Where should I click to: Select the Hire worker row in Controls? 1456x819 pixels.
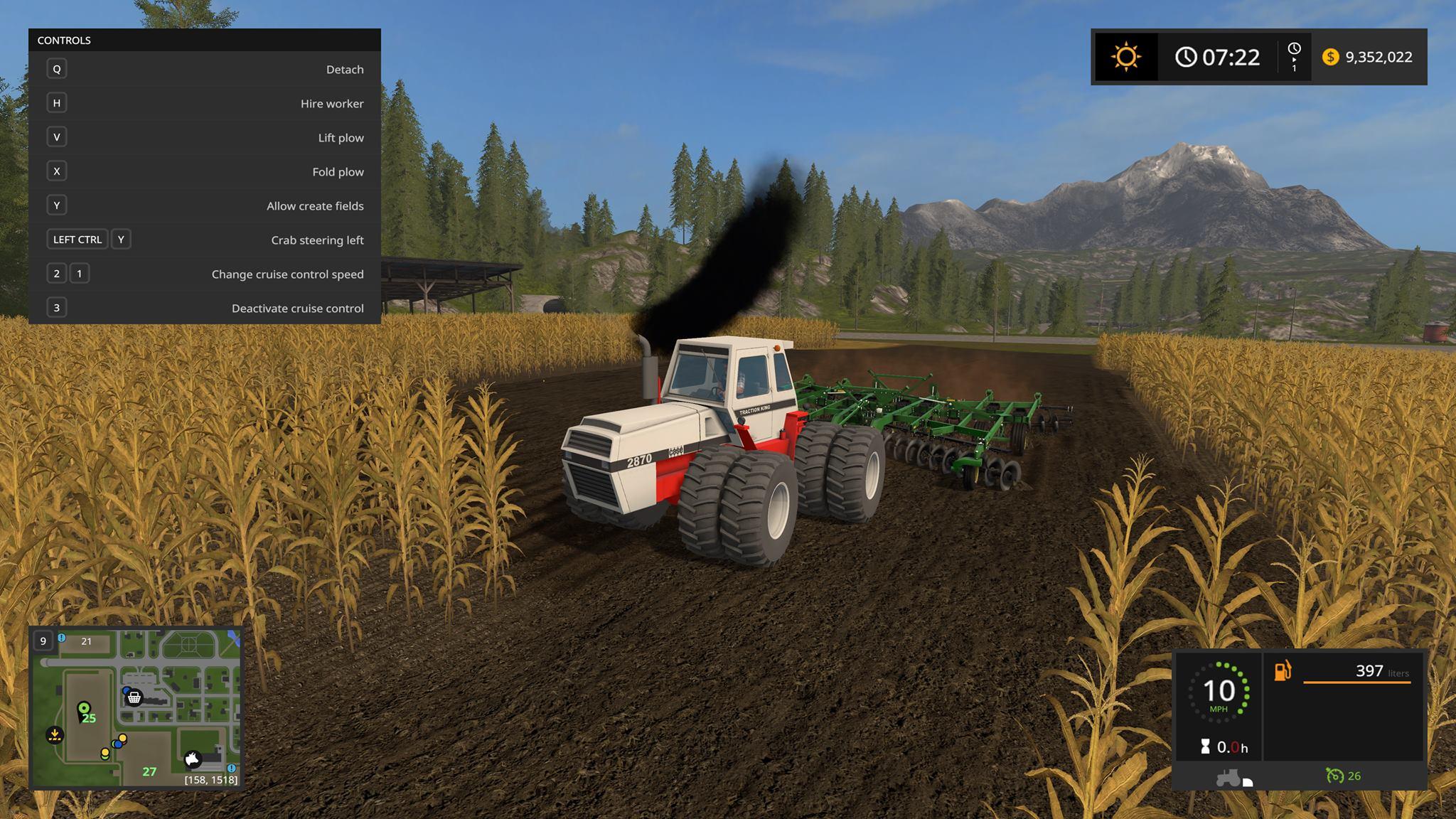pos(205,103)
